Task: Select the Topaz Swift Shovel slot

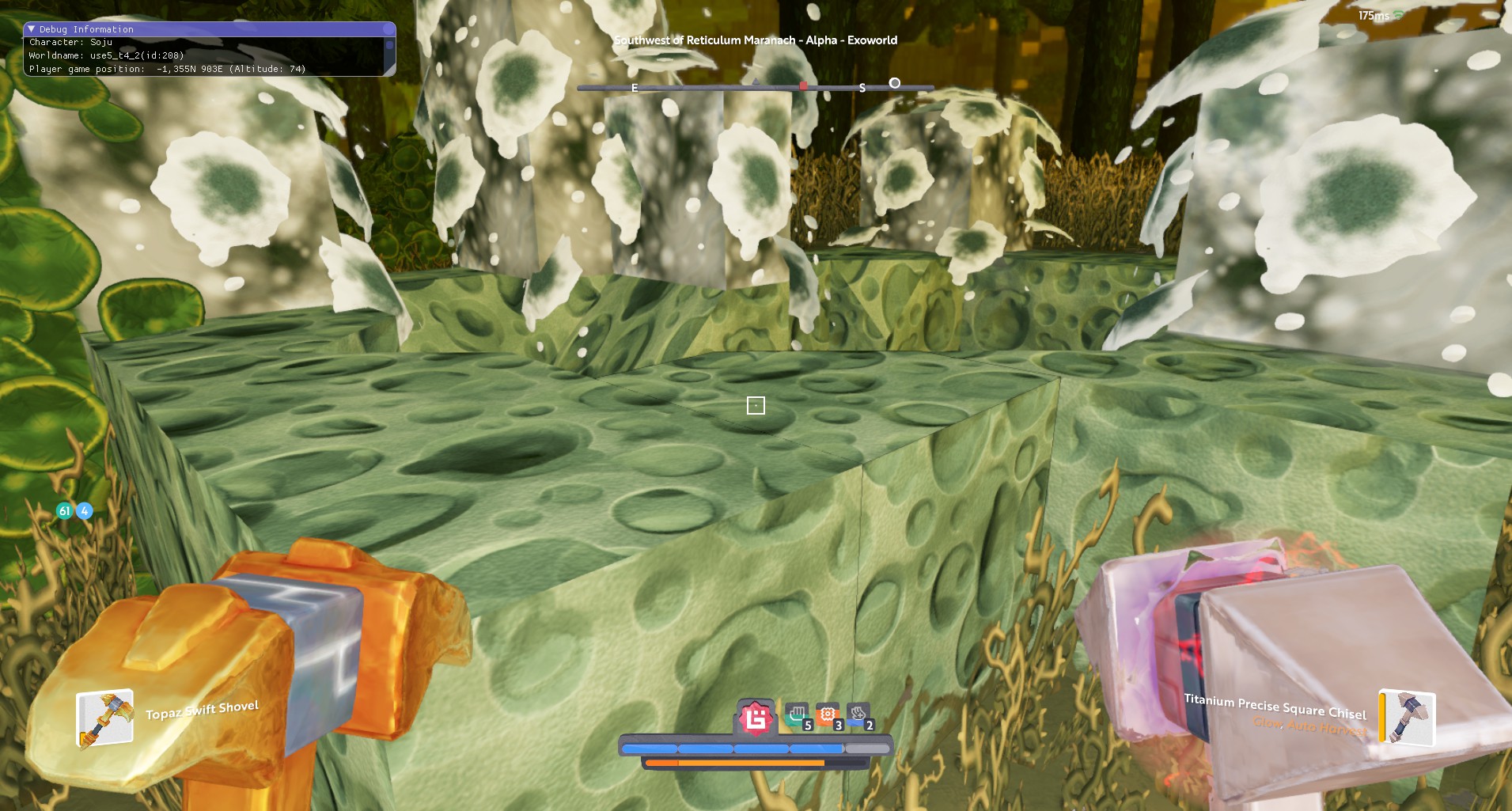Action: click(x=104, y=718)
